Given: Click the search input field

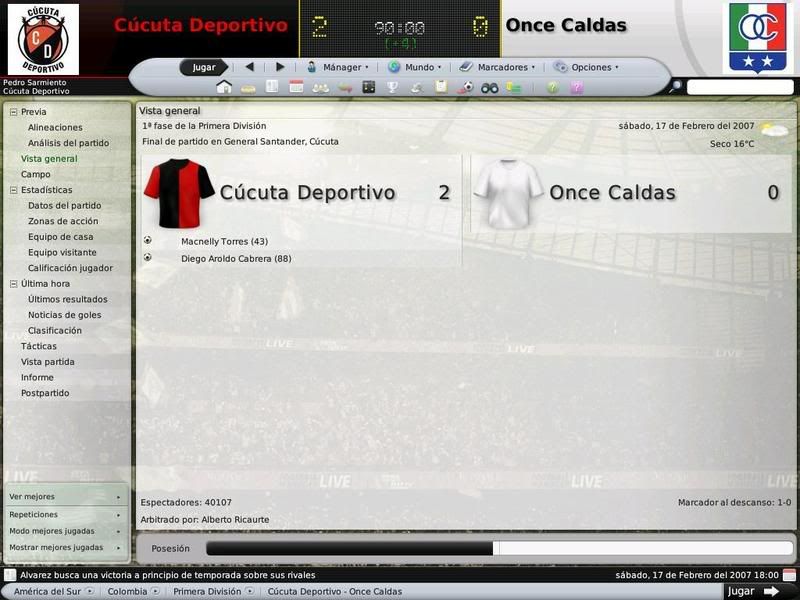Looking at the screenshot, I should click(739, 88).
